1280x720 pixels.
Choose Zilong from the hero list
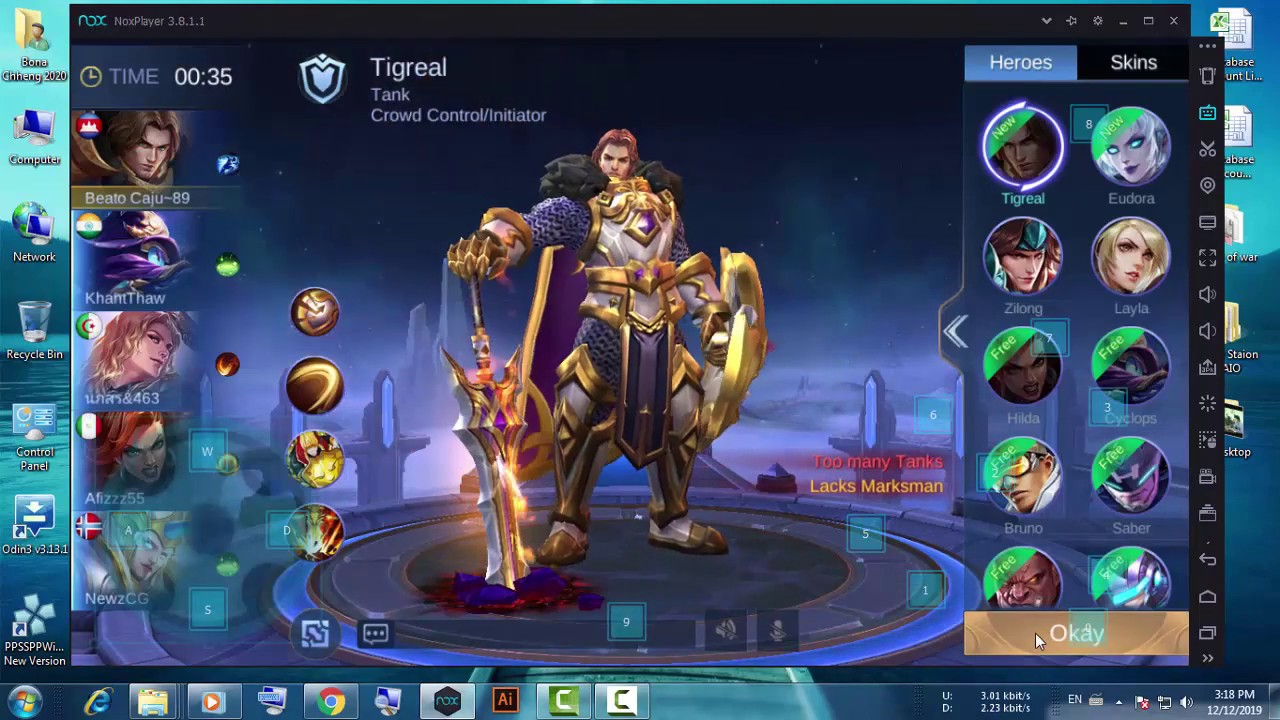[1022, 258]
